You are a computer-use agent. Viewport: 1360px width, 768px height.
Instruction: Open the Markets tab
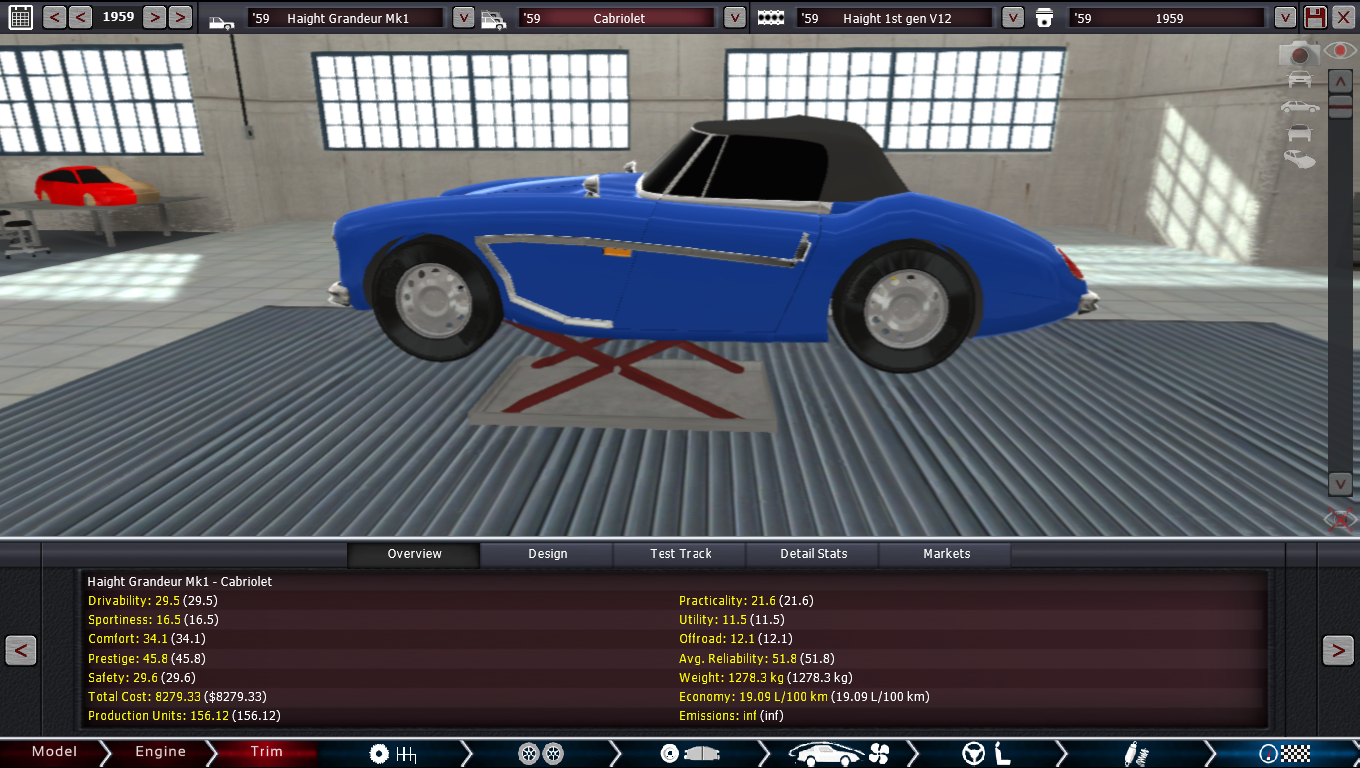pyautogui.click(x=946, y=554)
